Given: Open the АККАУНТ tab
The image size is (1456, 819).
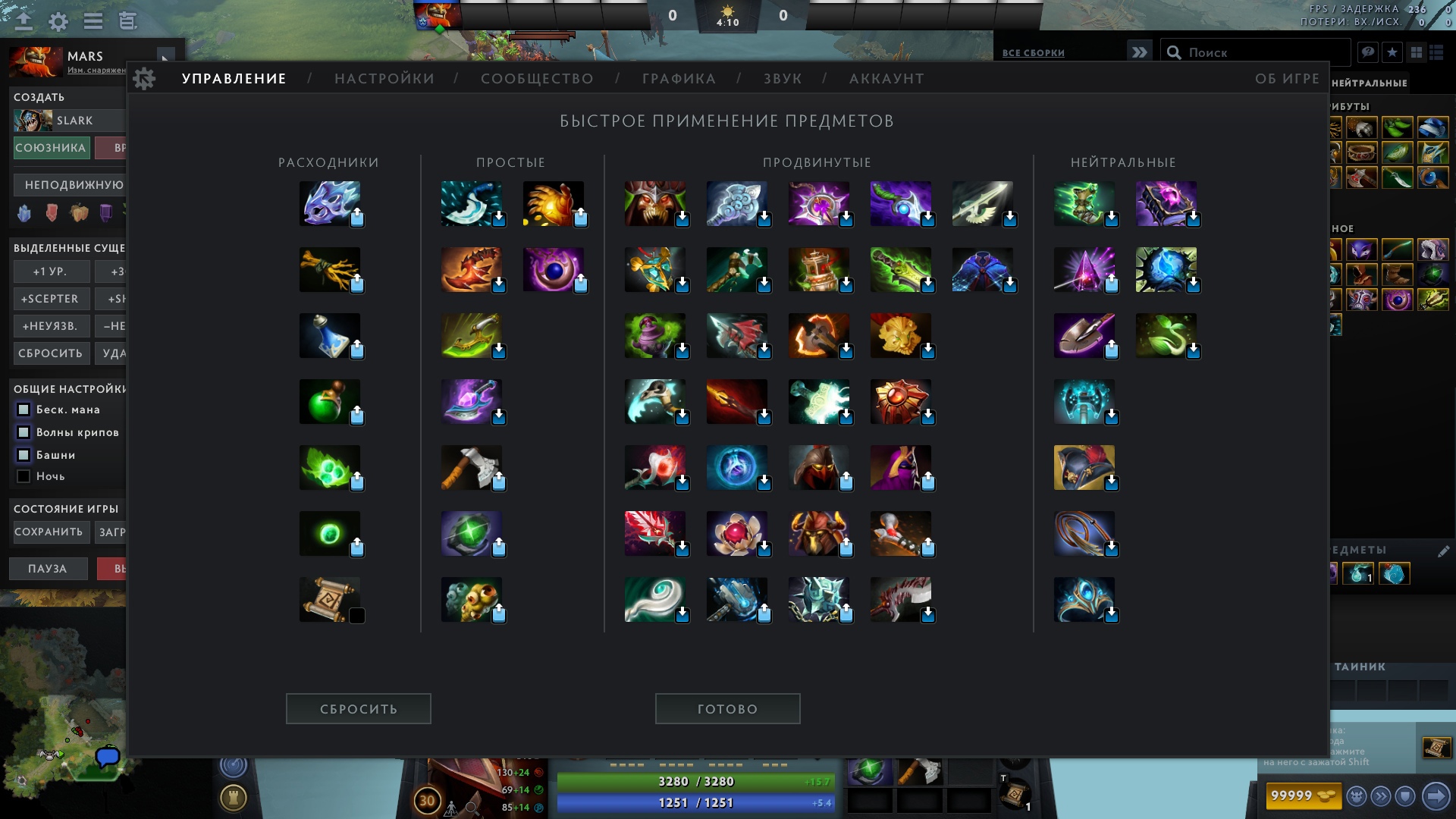Looking at the screenshot, I should [886, 78].
